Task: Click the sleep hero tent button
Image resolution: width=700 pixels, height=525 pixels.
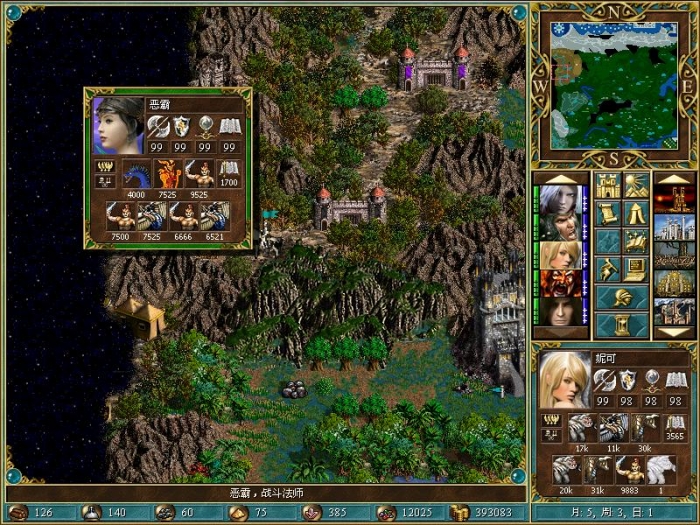Action: pyautogui.click(x=636, y=214)
